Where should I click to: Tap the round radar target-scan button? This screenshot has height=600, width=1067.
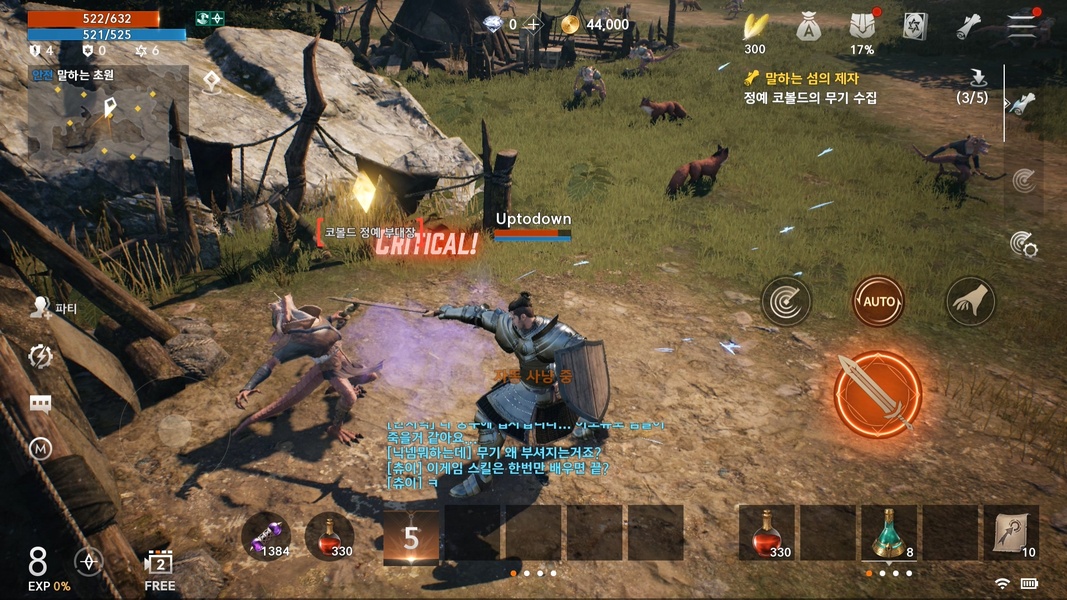click(786, 301)
